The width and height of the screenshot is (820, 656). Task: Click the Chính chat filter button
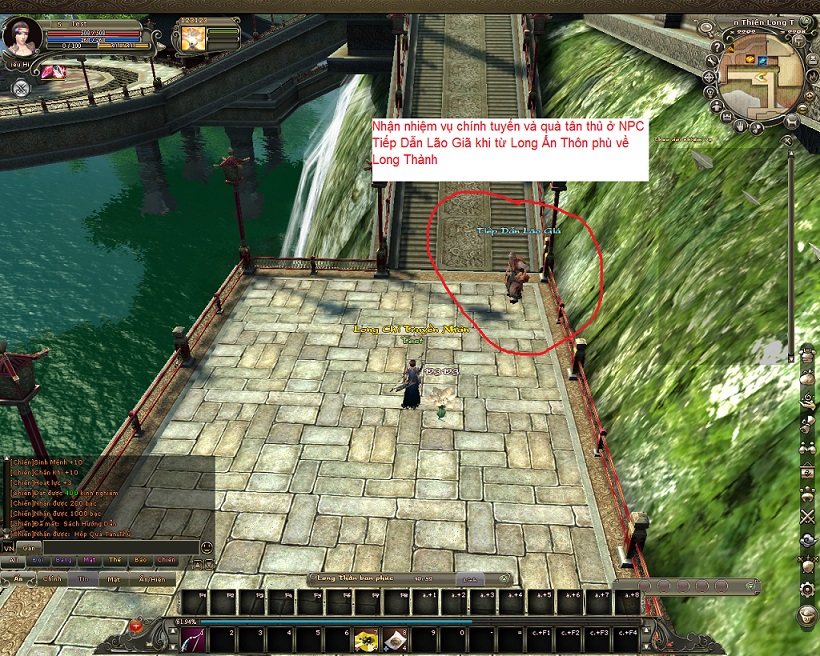[52, 579]
